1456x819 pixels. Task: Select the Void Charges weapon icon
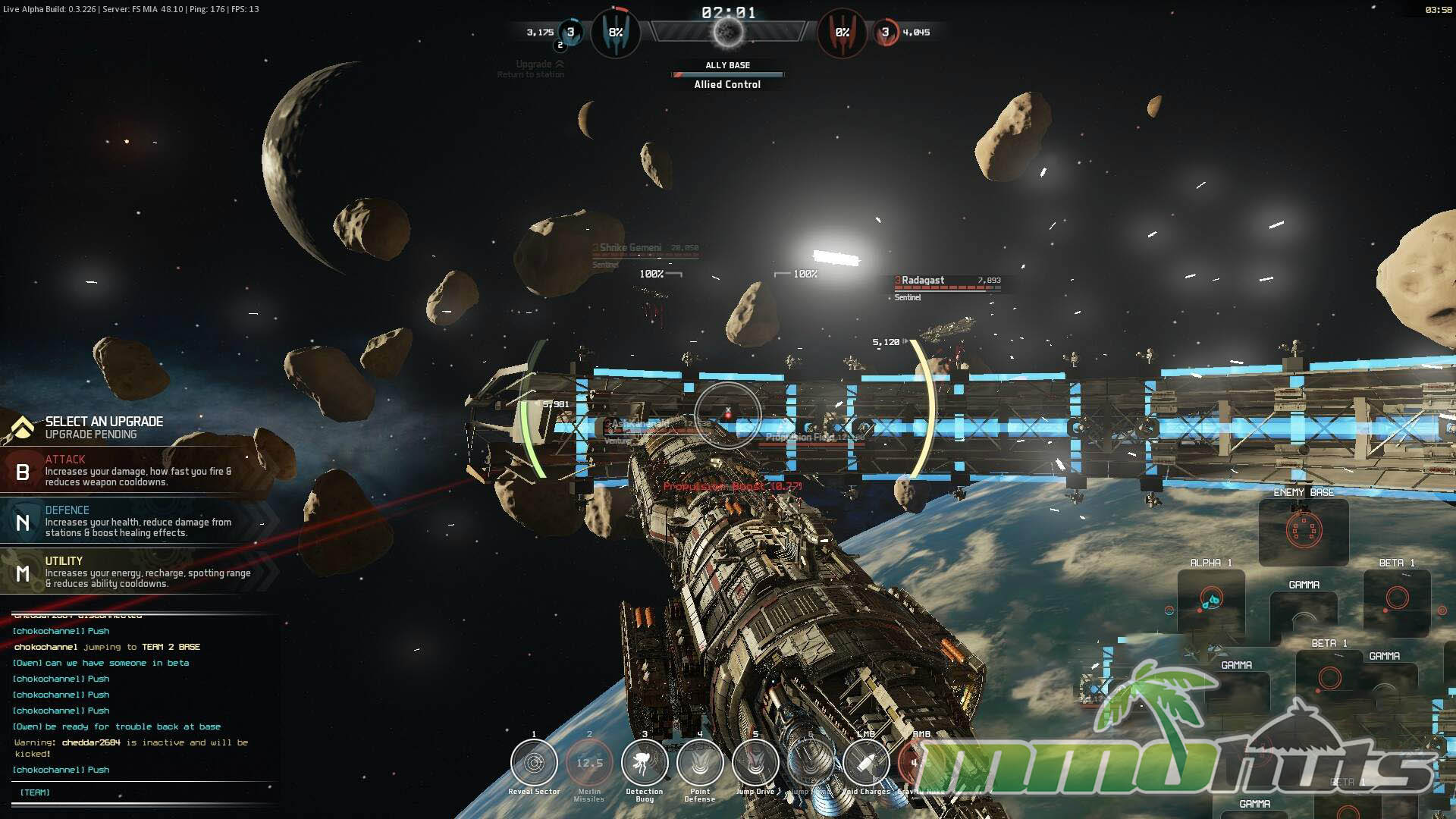[865, 763]
